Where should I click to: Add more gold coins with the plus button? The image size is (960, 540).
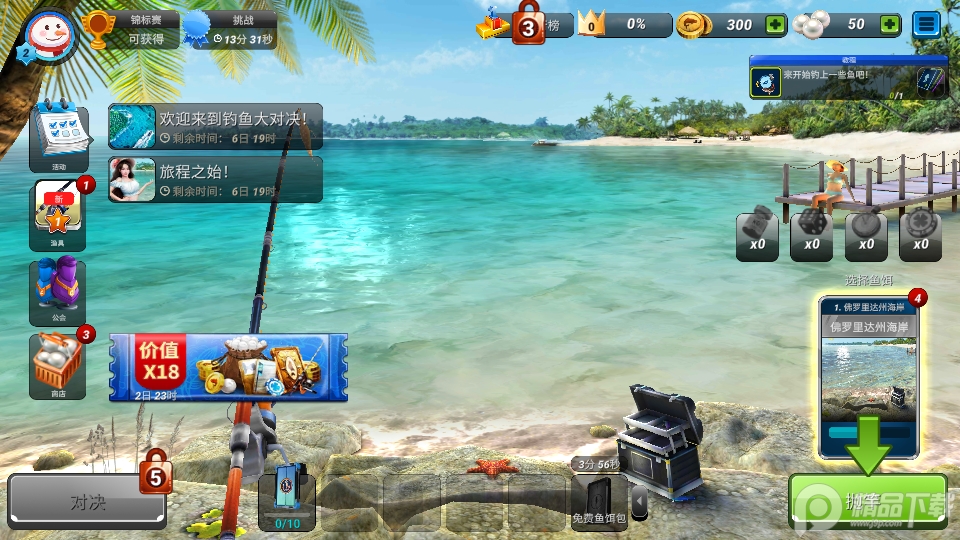click(x=775, y=25)
